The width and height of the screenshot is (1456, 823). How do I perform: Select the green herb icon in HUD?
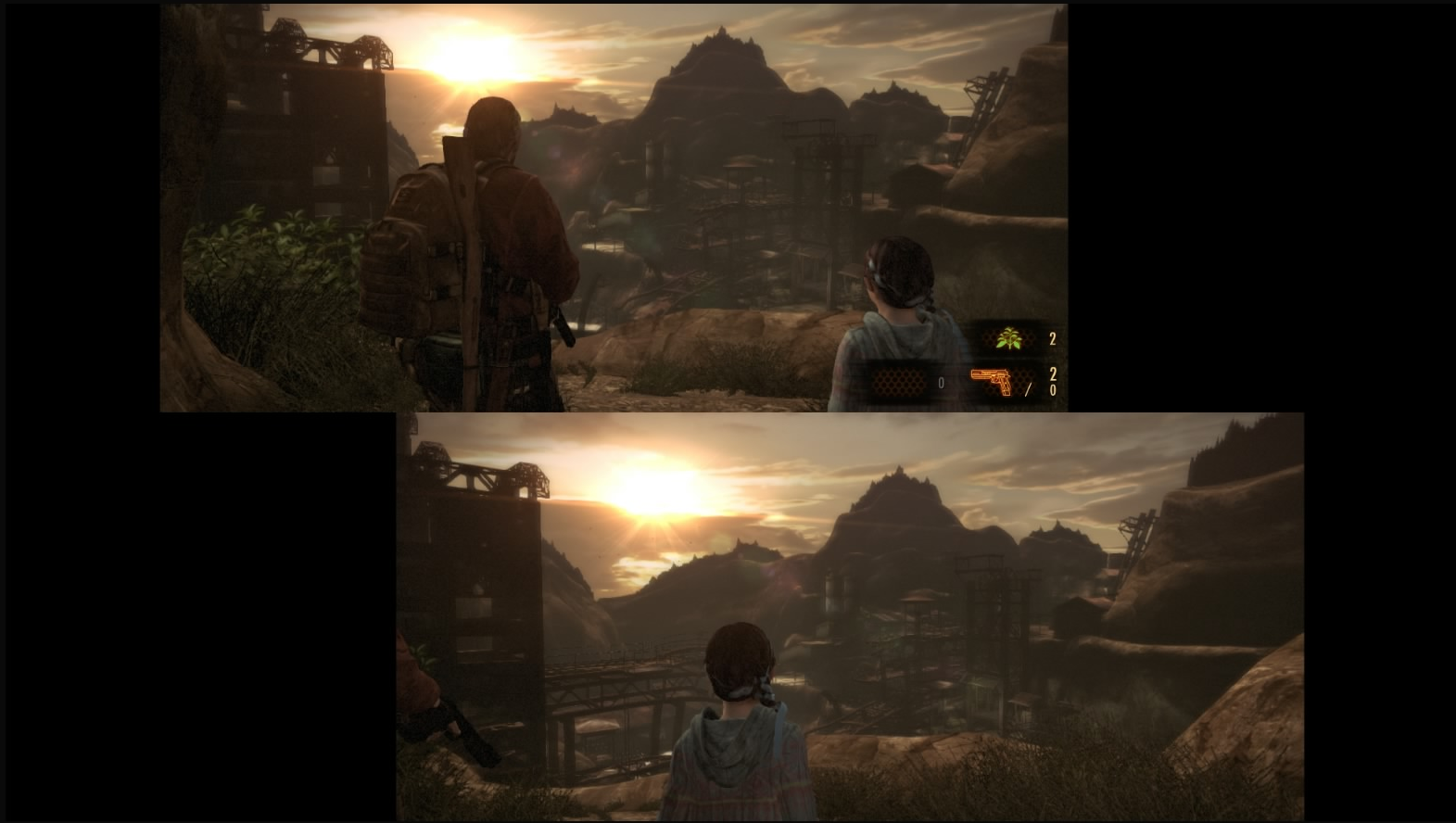[1010, 338]
